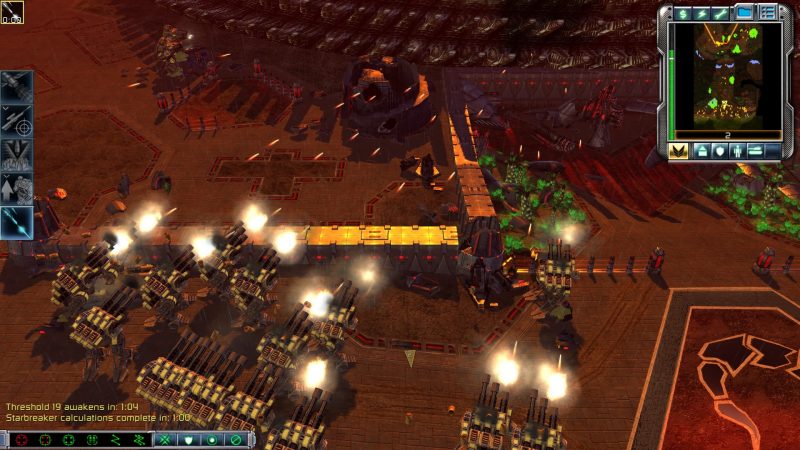
Task: Open the shield defenses production tab
Action: (720, 151)
